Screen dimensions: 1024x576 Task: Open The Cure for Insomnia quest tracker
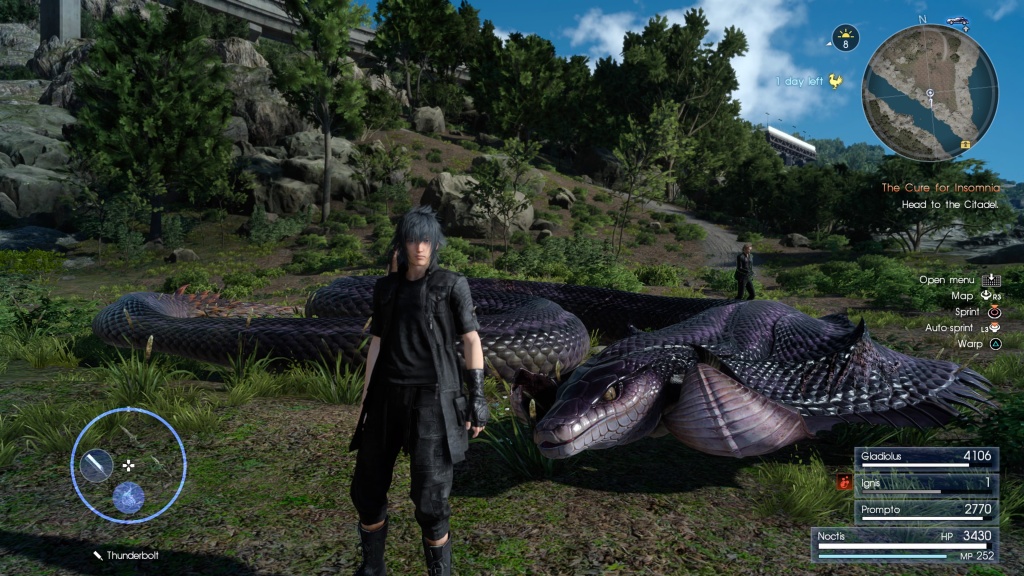tap(939, 188)
